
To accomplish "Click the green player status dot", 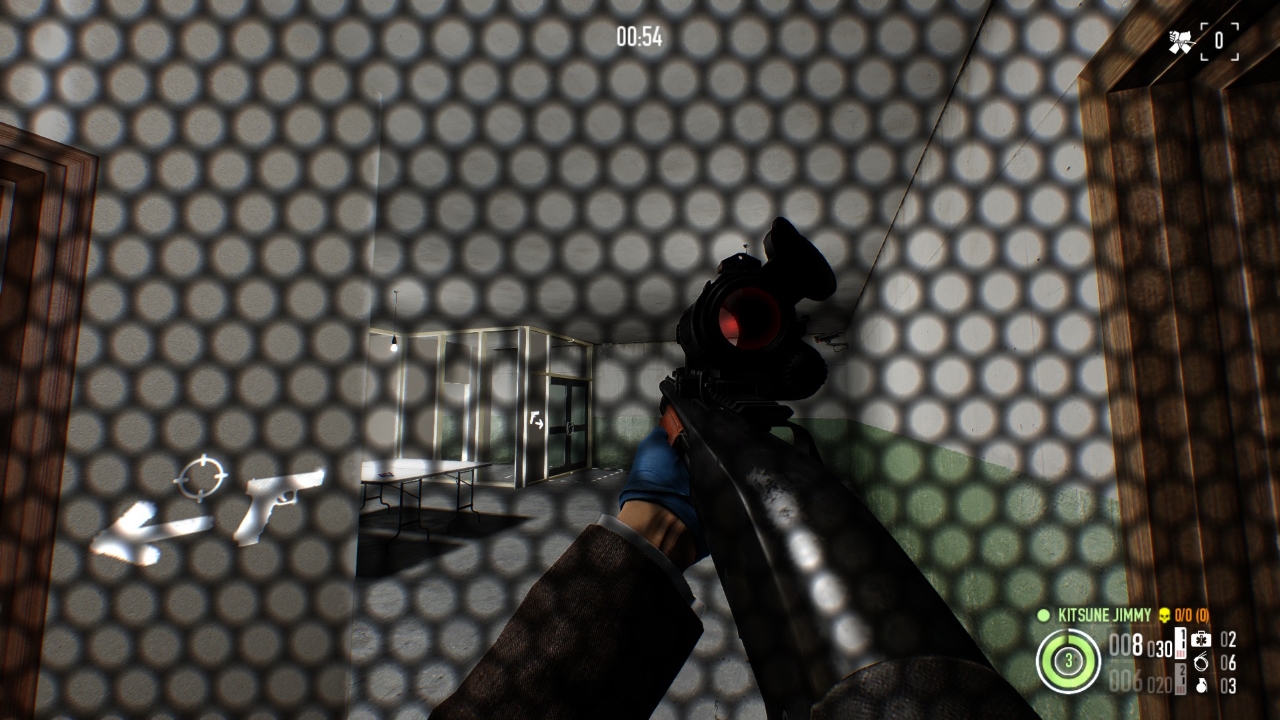I will (1043, 615).
